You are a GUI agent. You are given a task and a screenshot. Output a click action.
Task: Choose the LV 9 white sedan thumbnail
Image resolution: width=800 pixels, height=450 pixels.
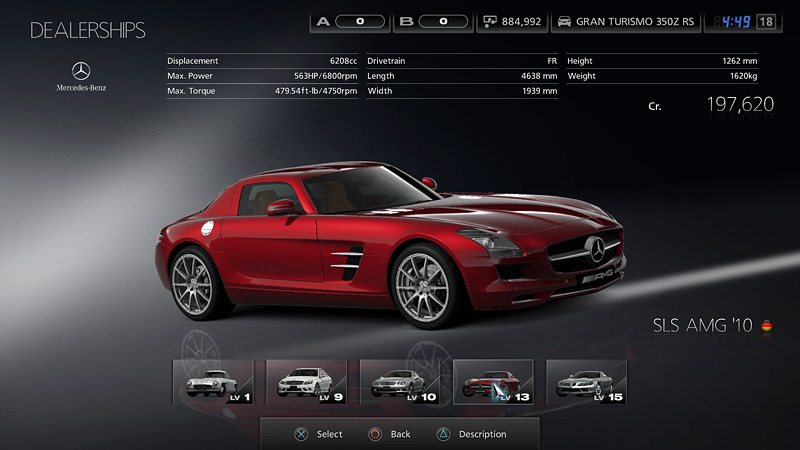[306, 381]
